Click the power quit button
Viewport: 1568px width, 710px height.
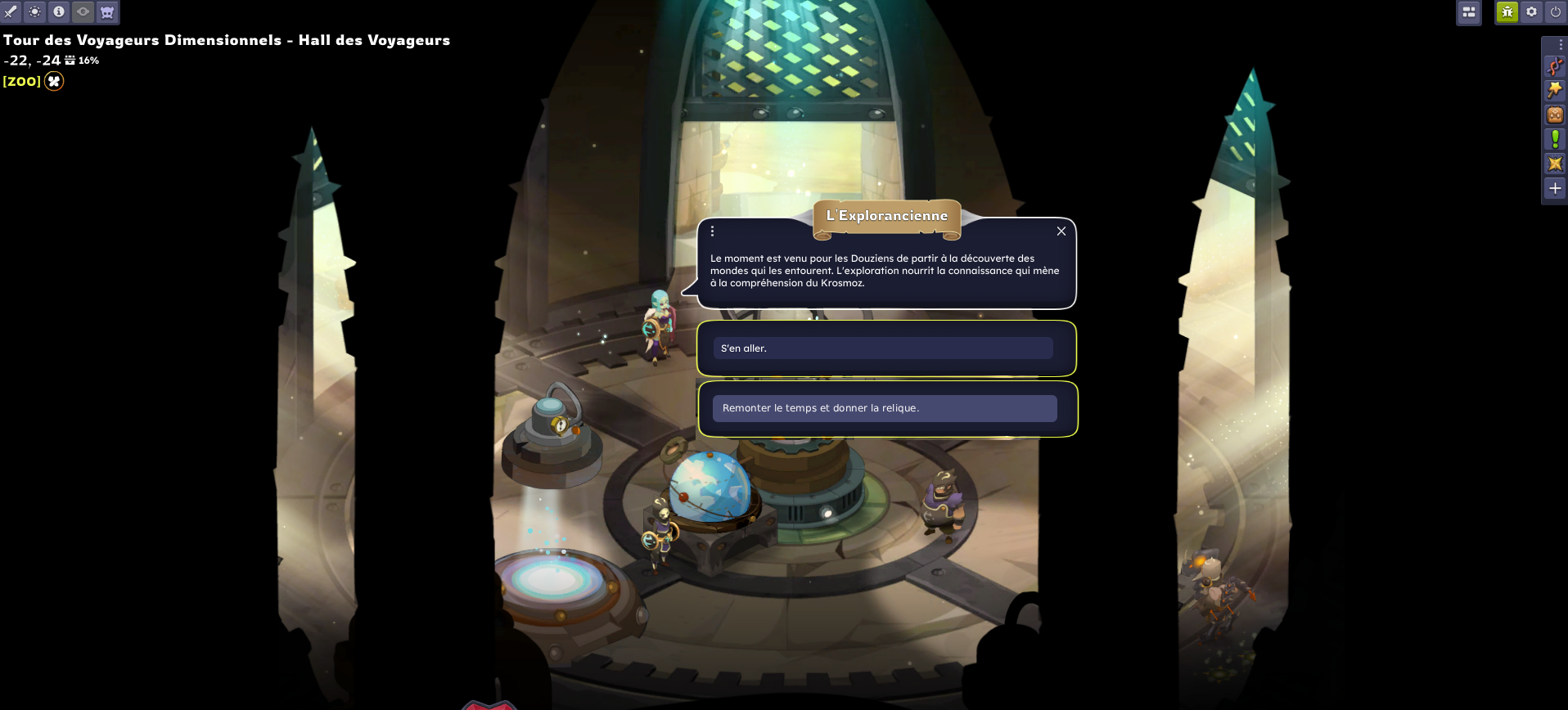(1555, 12)
